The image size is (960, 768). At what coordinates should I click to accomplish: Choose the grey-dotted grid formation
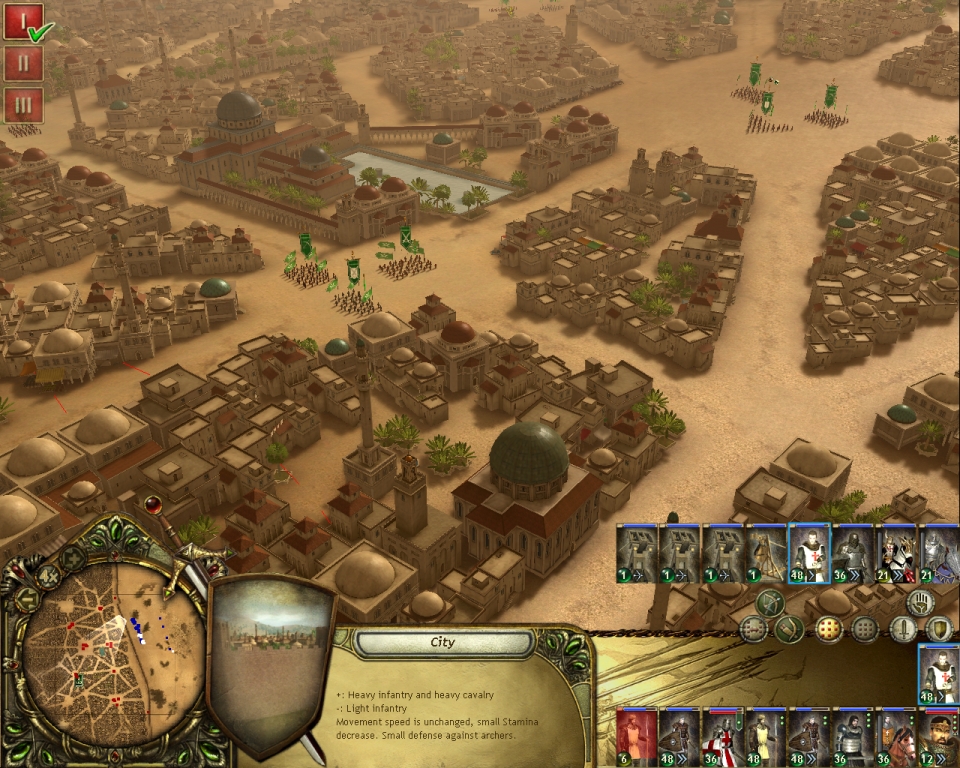(x=865, y=629)
